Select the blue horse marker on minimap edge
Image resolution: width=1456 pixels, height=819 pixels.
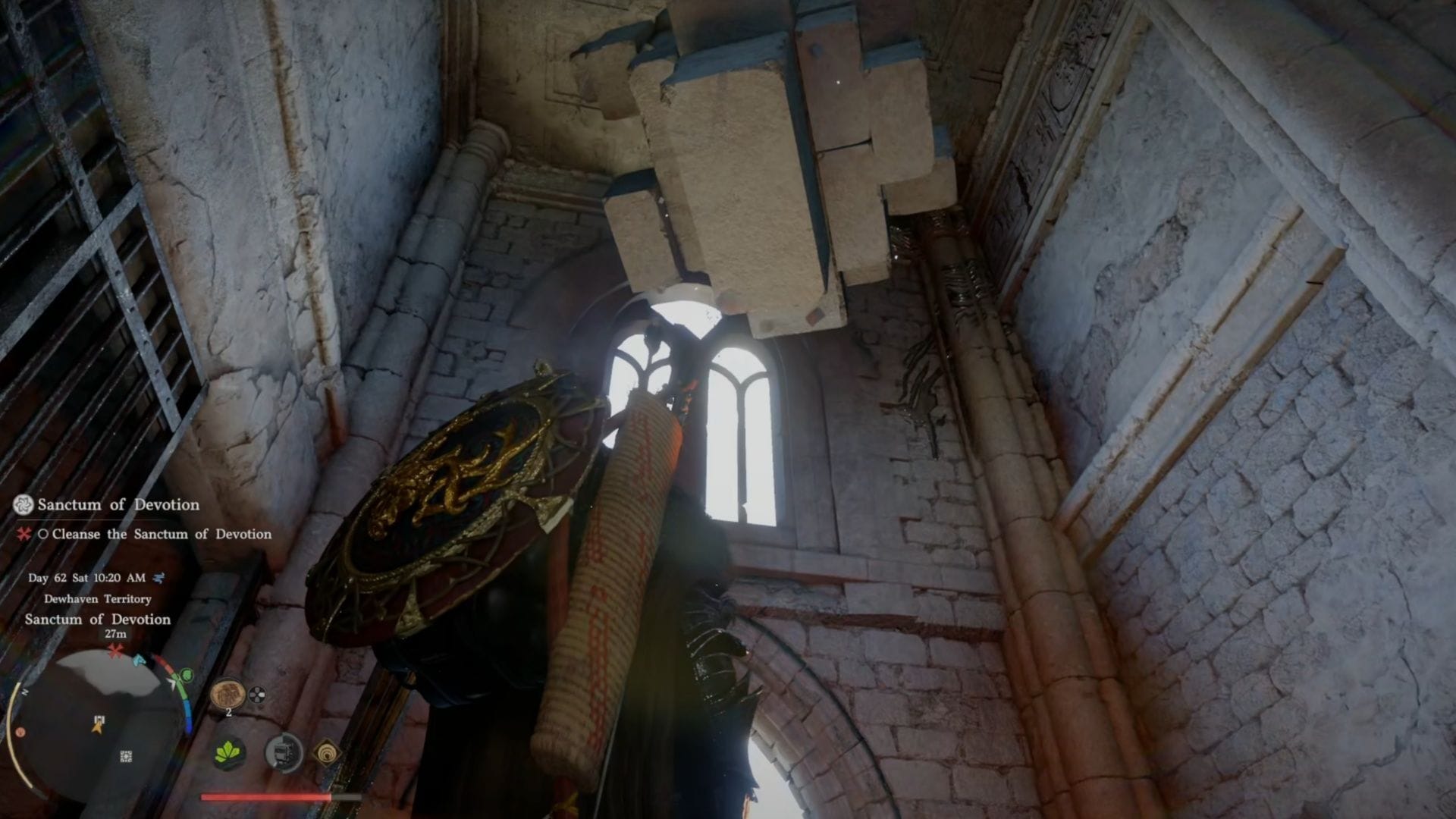pyautogui.click(x=140, y=661)
